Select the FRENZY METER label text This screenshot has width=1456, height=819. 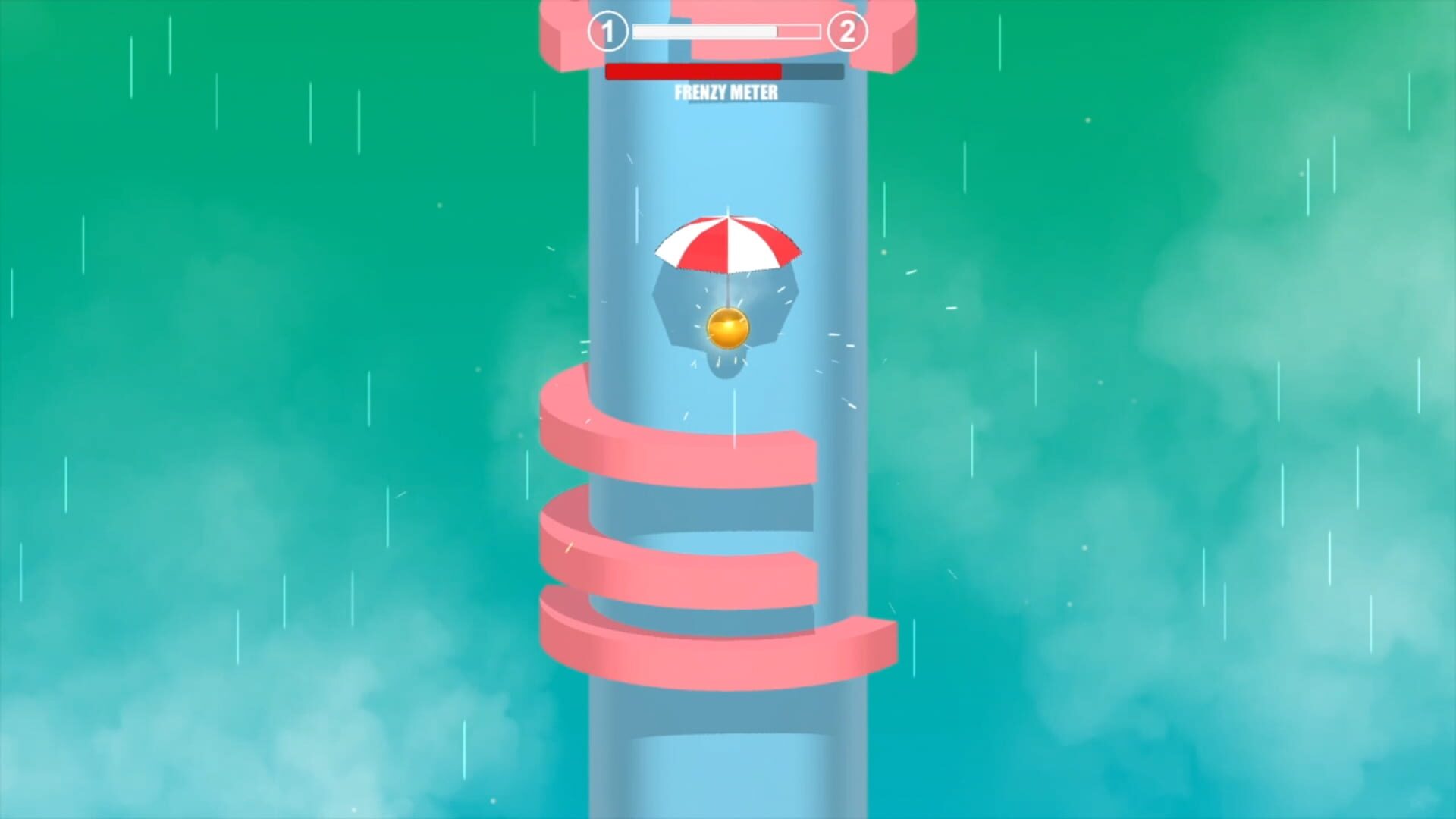726,91
